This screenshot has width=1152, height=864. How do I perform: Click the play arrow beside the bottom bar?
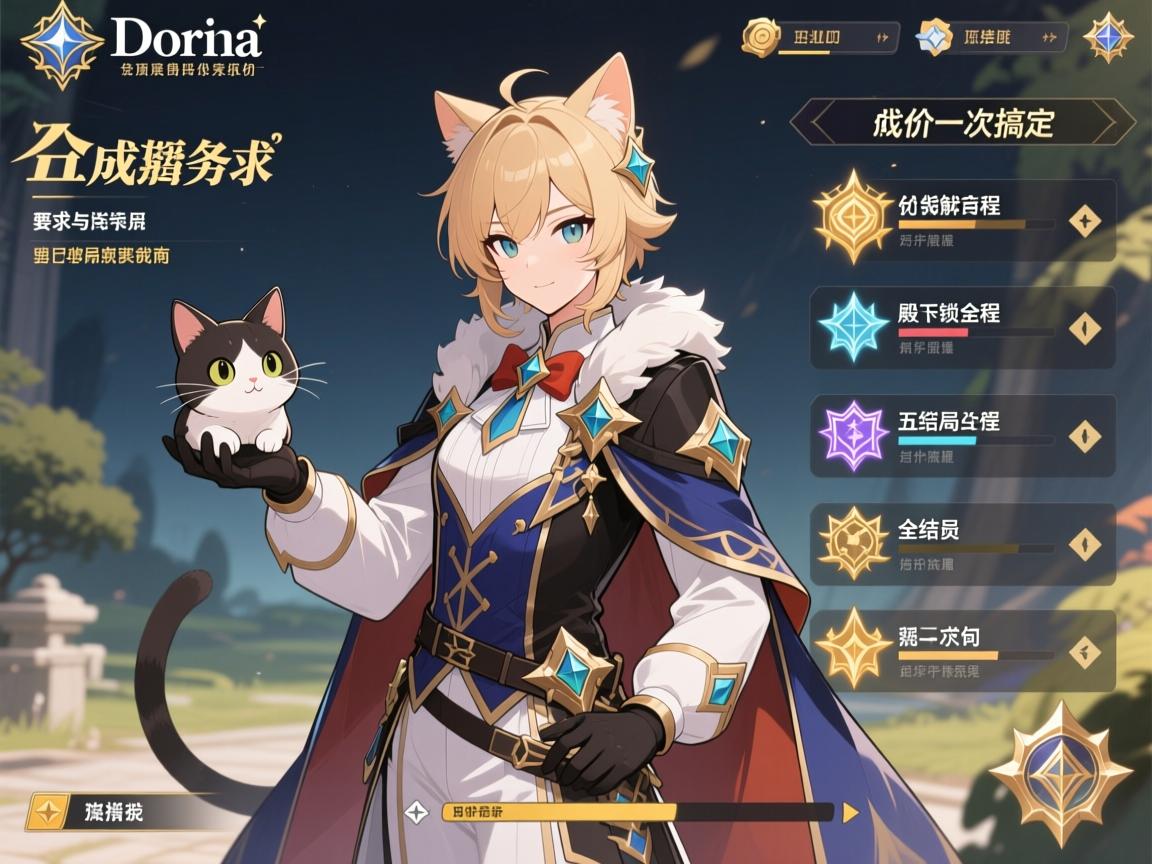[x=850, y=812]
